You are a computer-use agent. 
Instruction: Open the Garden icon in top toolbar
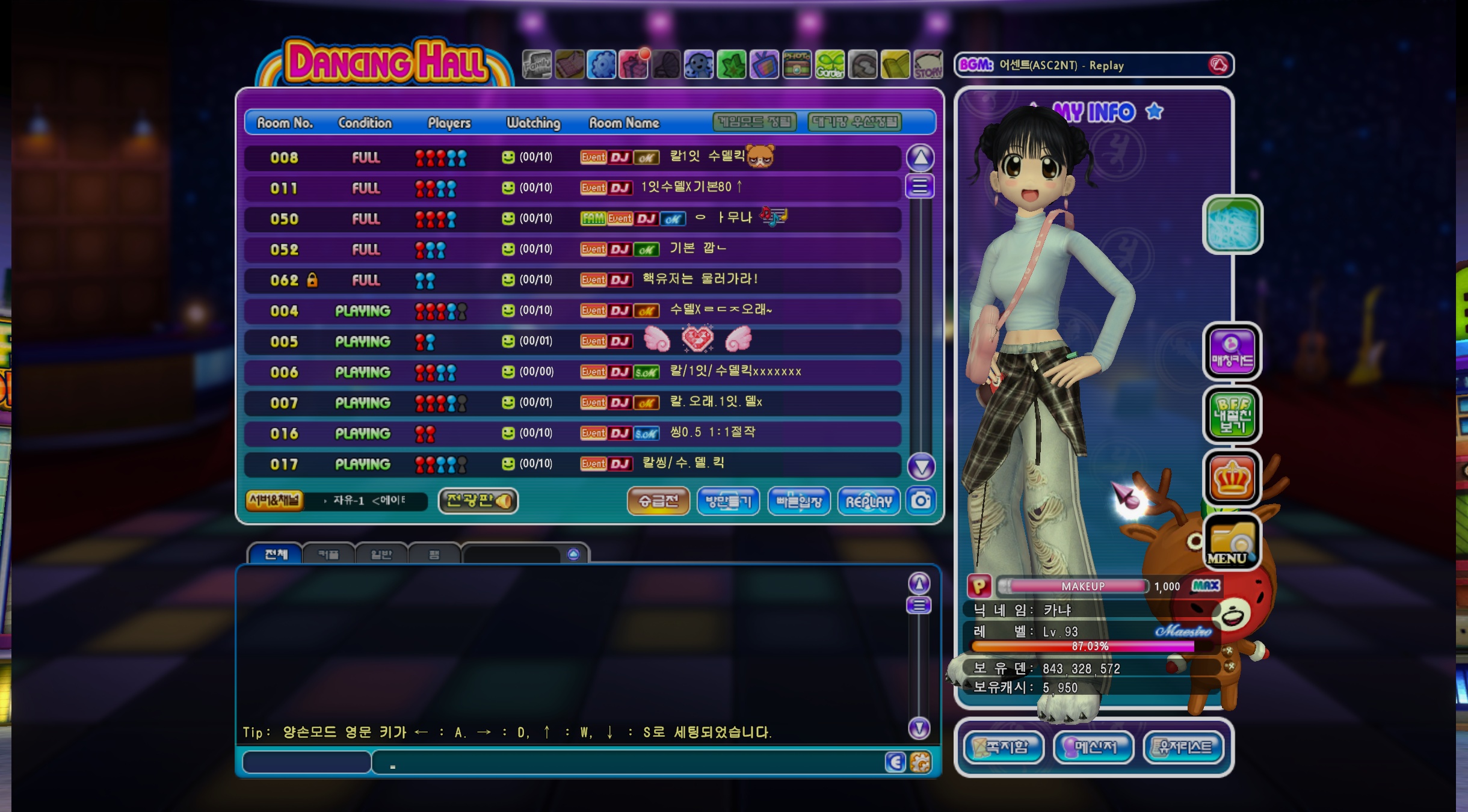click(x=830, y=65)
